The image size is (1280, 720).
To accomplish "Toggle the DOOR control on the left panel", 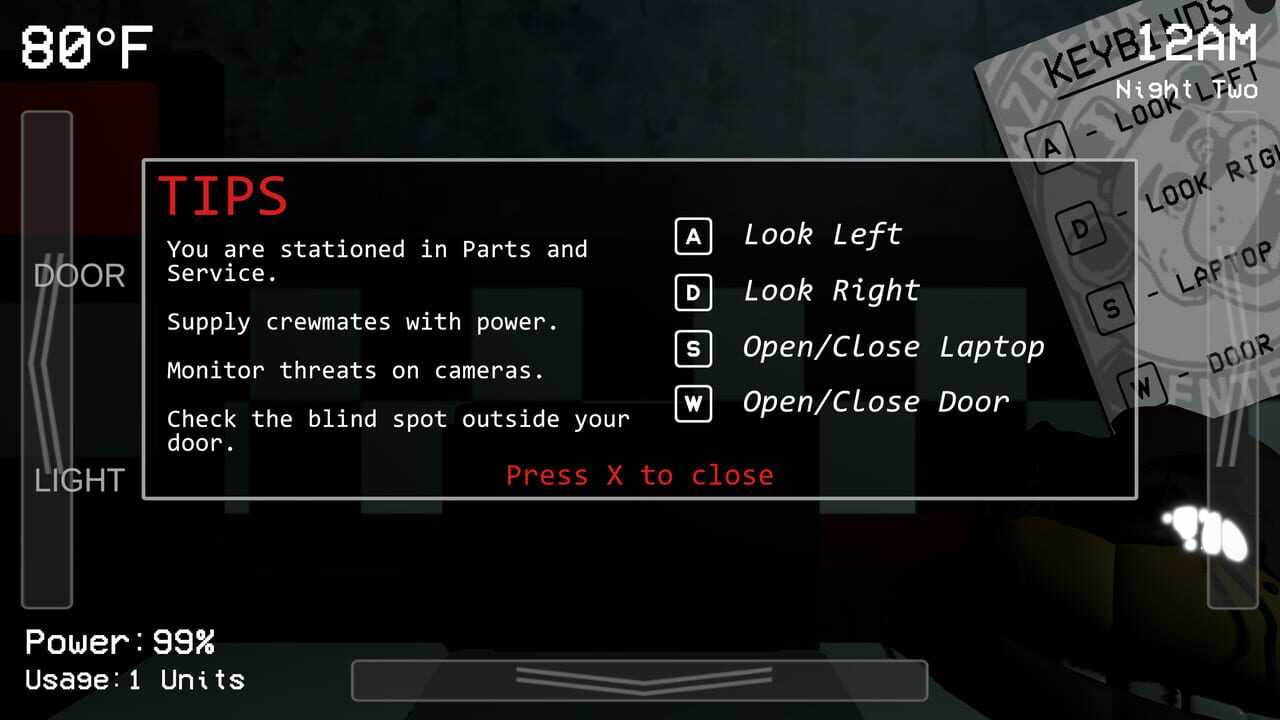I will (80, 276).
